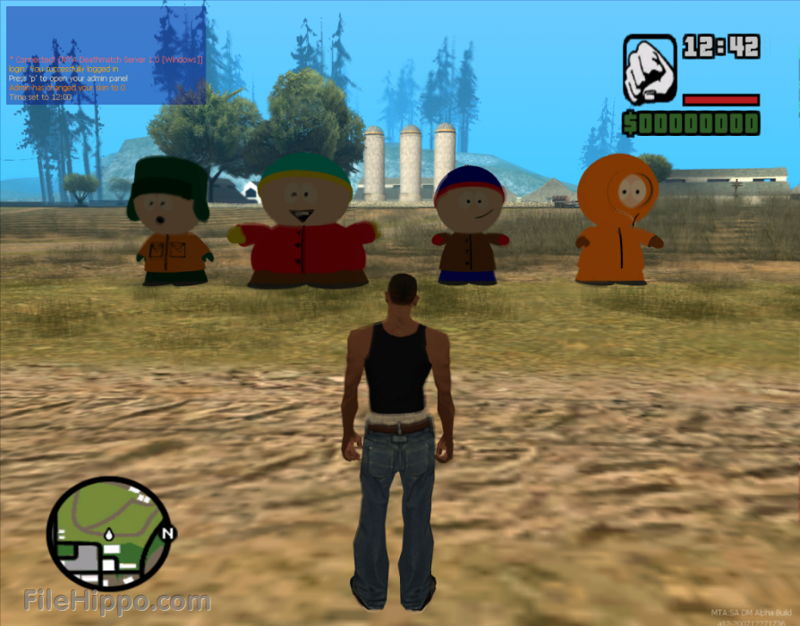Open the circular radar minimap
Screen dimensions: 800x626
pos(108,533)
